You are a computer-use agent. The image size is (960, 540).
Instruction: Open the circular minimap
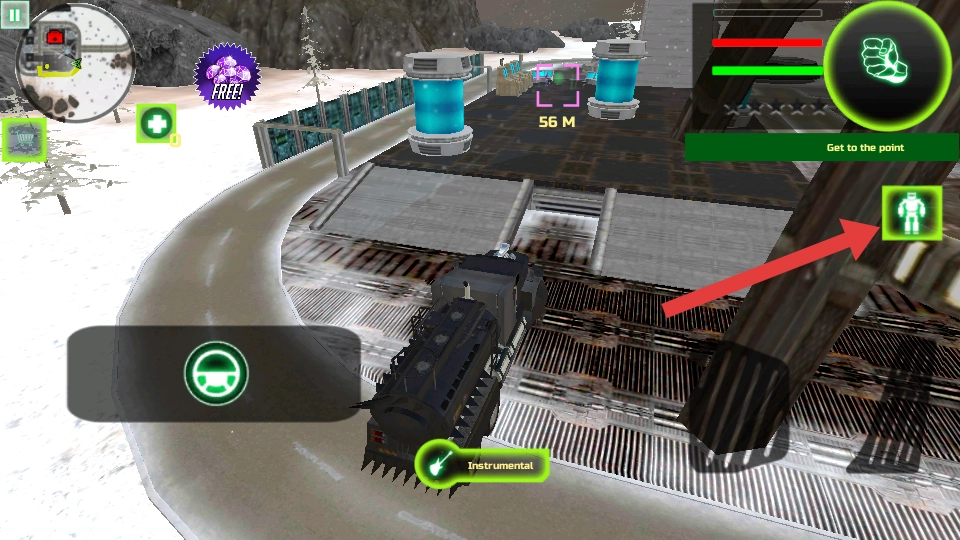click(76, 64)
